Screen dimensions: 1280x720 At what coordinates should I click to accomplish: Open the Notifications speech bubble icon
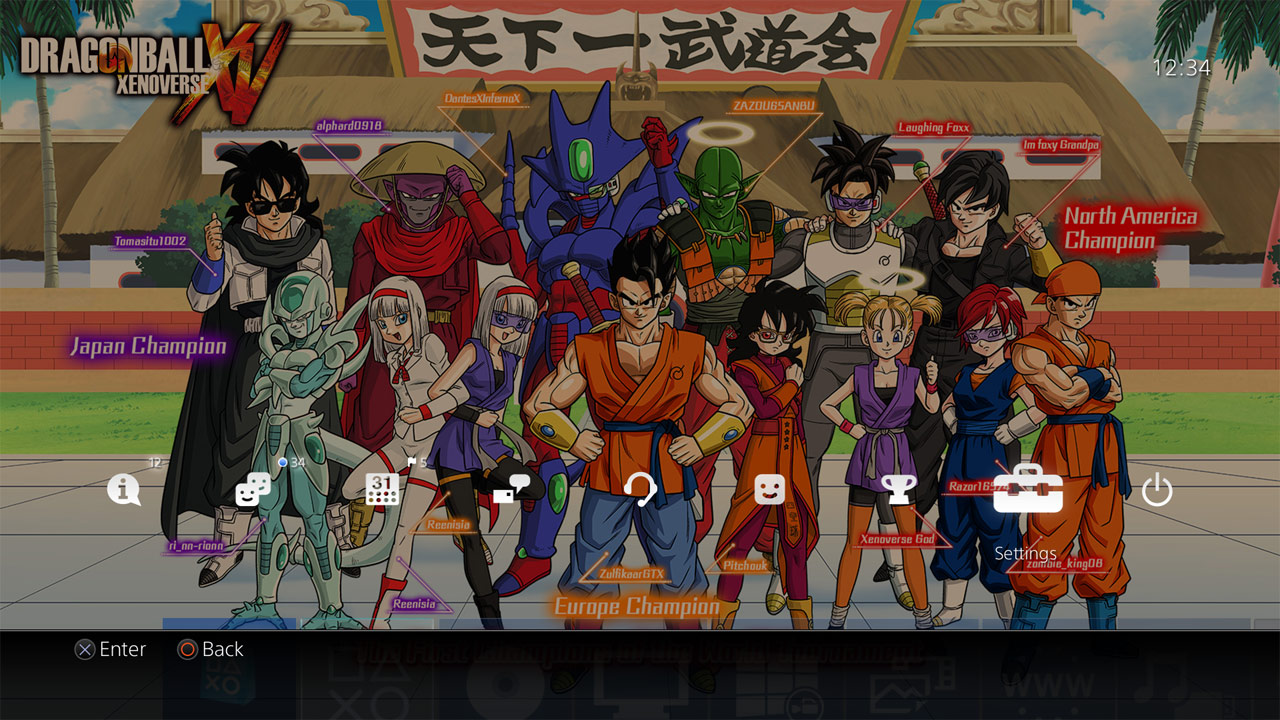[x=124, y=490]
